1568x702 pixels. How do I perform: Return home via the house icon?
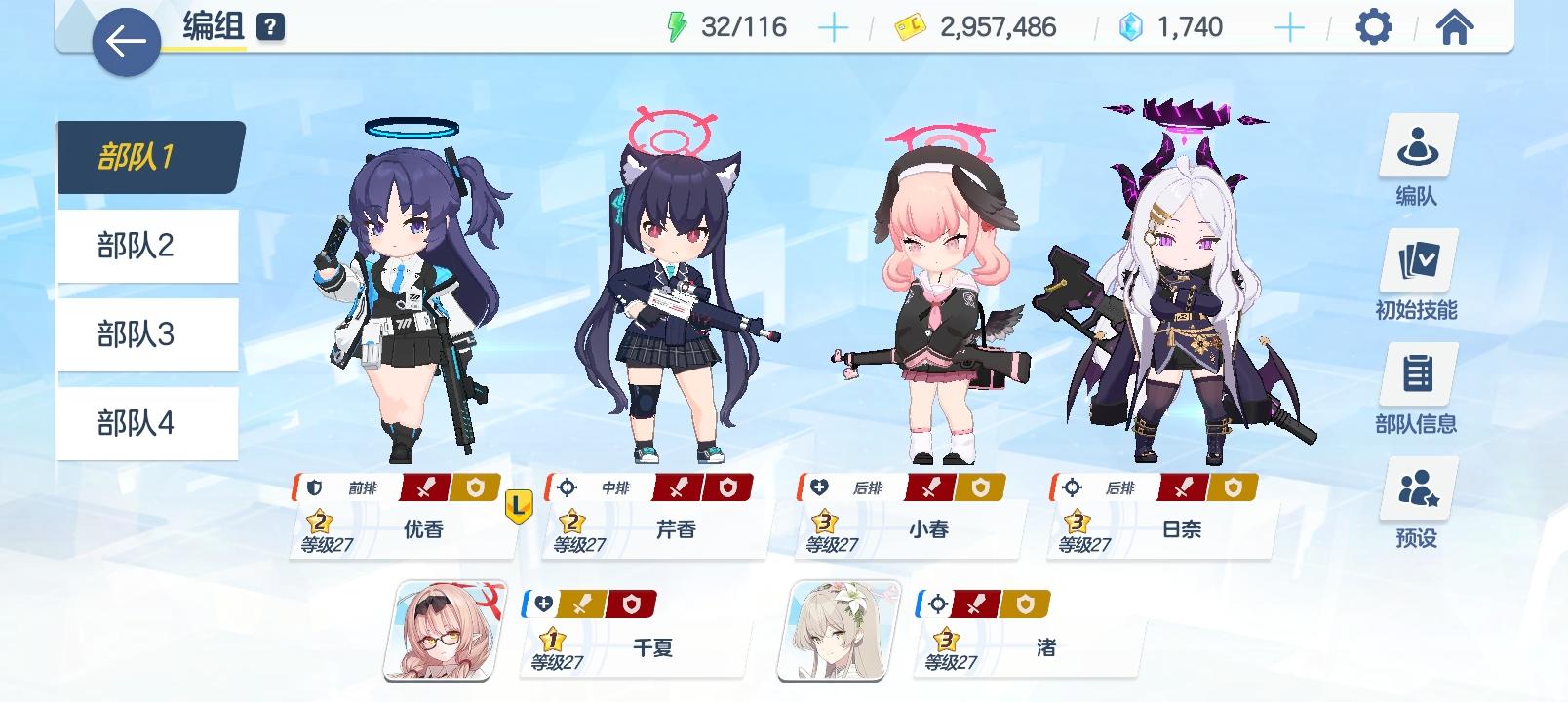pyautogui.click(x=1453, y=28)
